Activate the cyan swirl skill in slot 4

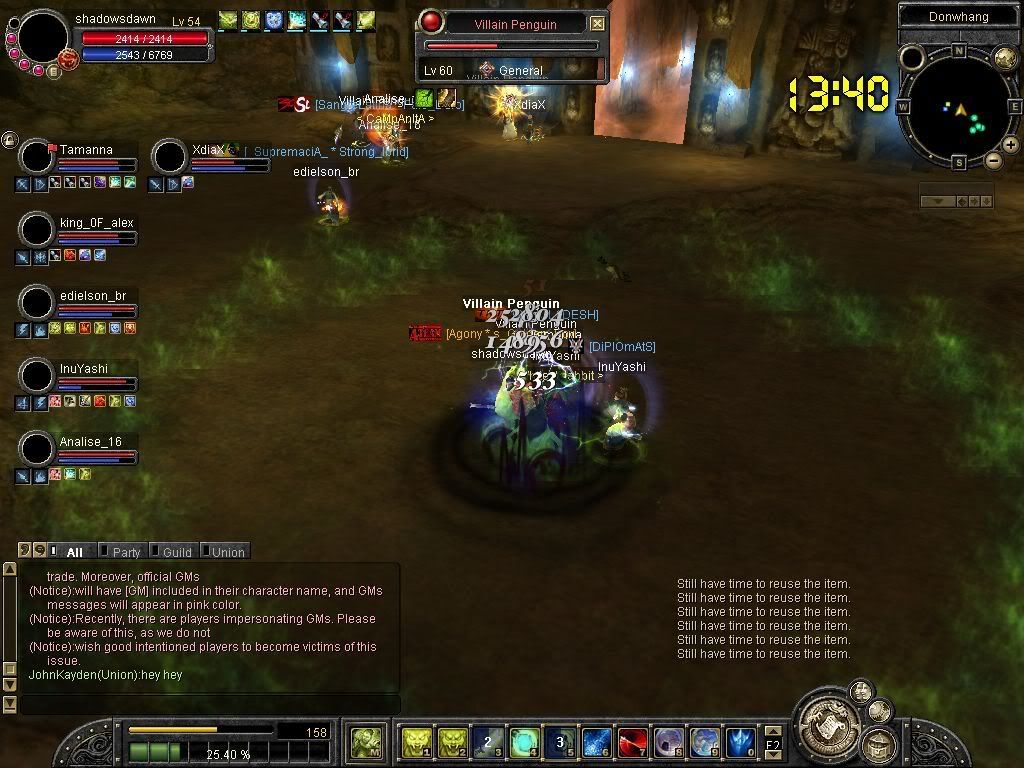525,743
